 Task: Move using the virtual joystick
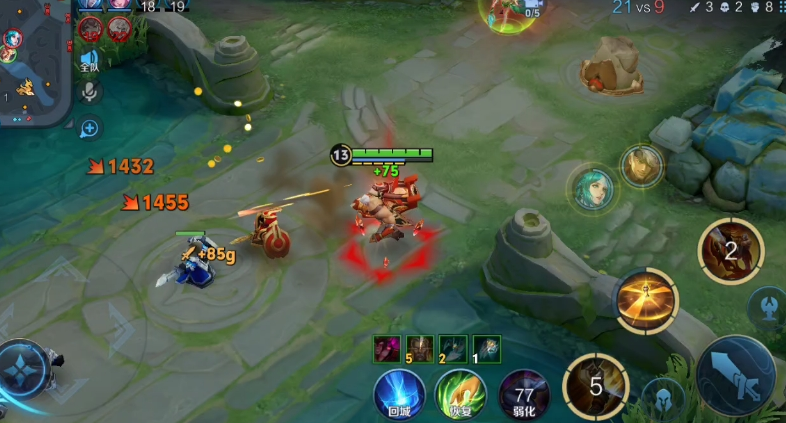click(24, 368)
